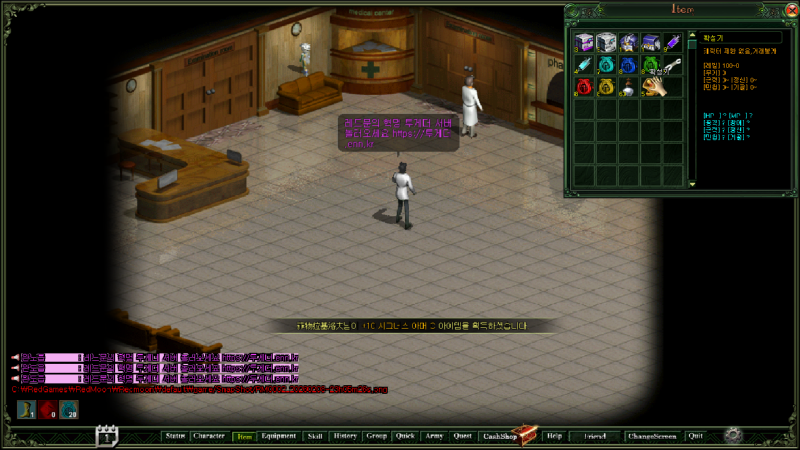The width and height of the screenshot is (800, 450).
Task: Open the calendar icon
Action: [107, 435]
